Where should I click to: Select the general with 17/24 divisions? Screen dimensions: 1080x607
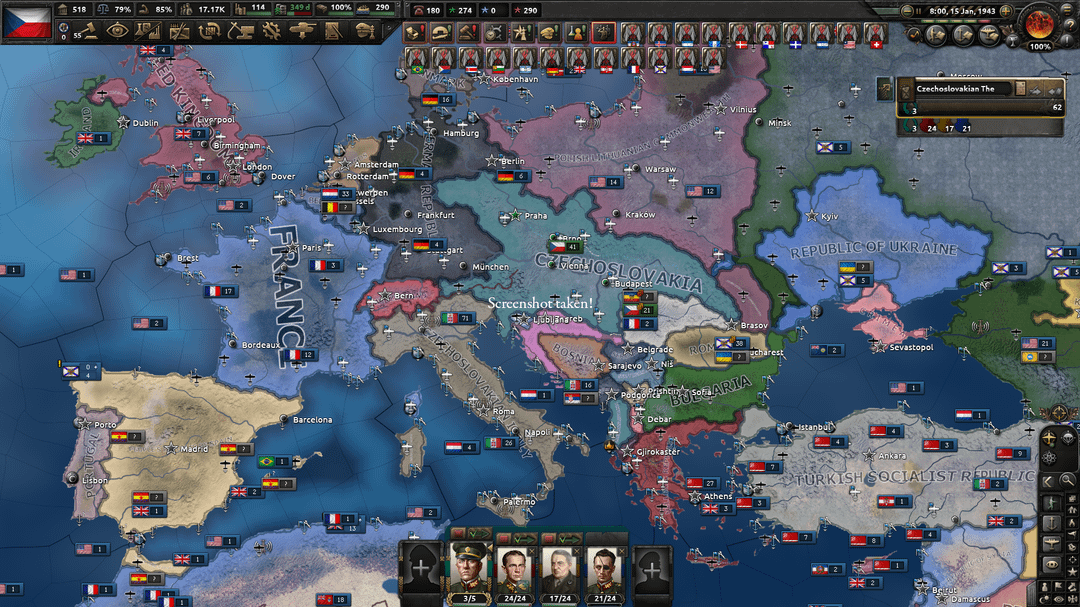558,567
